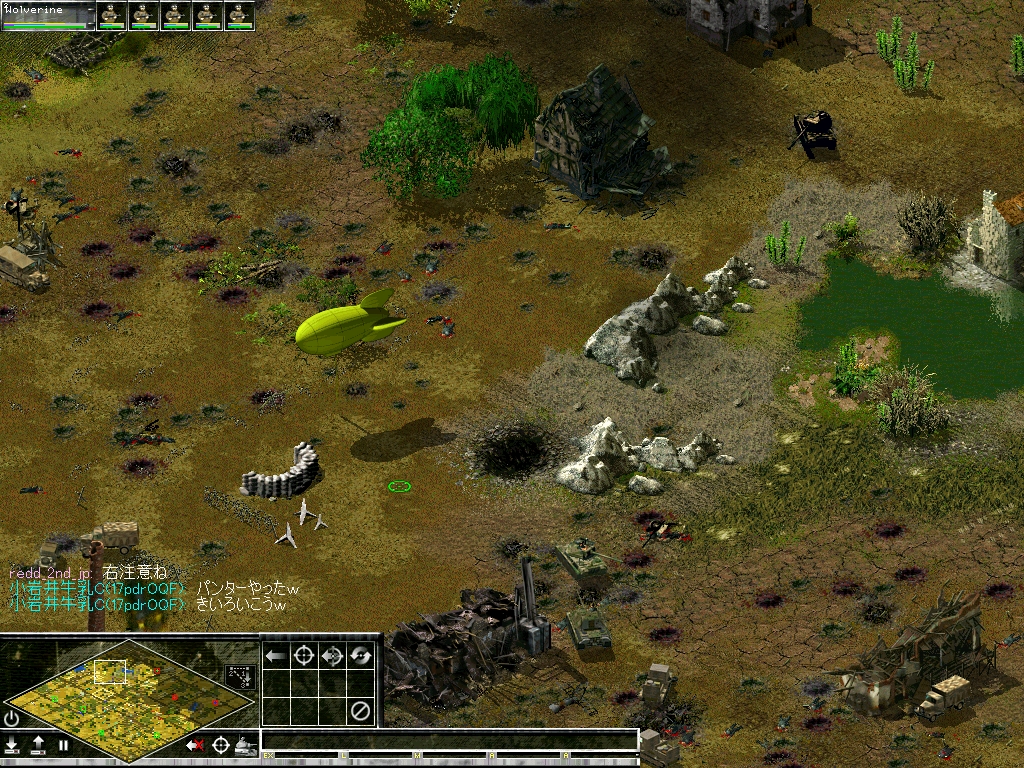
Task: Pause the game with the pause button
Action: (63, 745)
